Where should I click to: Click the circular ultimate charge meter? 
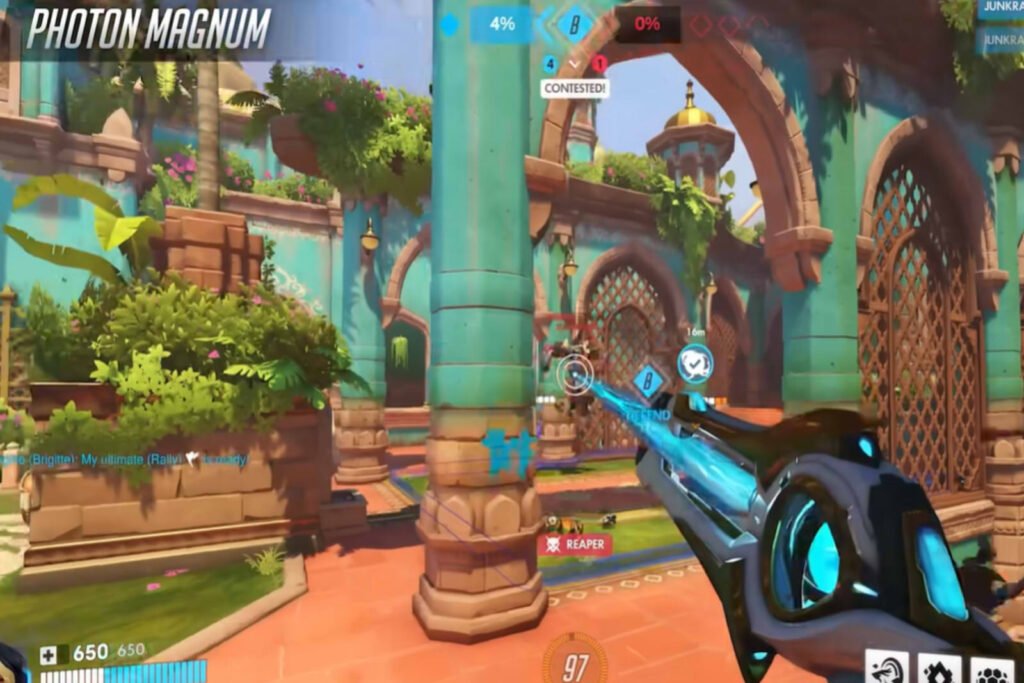(x=574, y=661)
